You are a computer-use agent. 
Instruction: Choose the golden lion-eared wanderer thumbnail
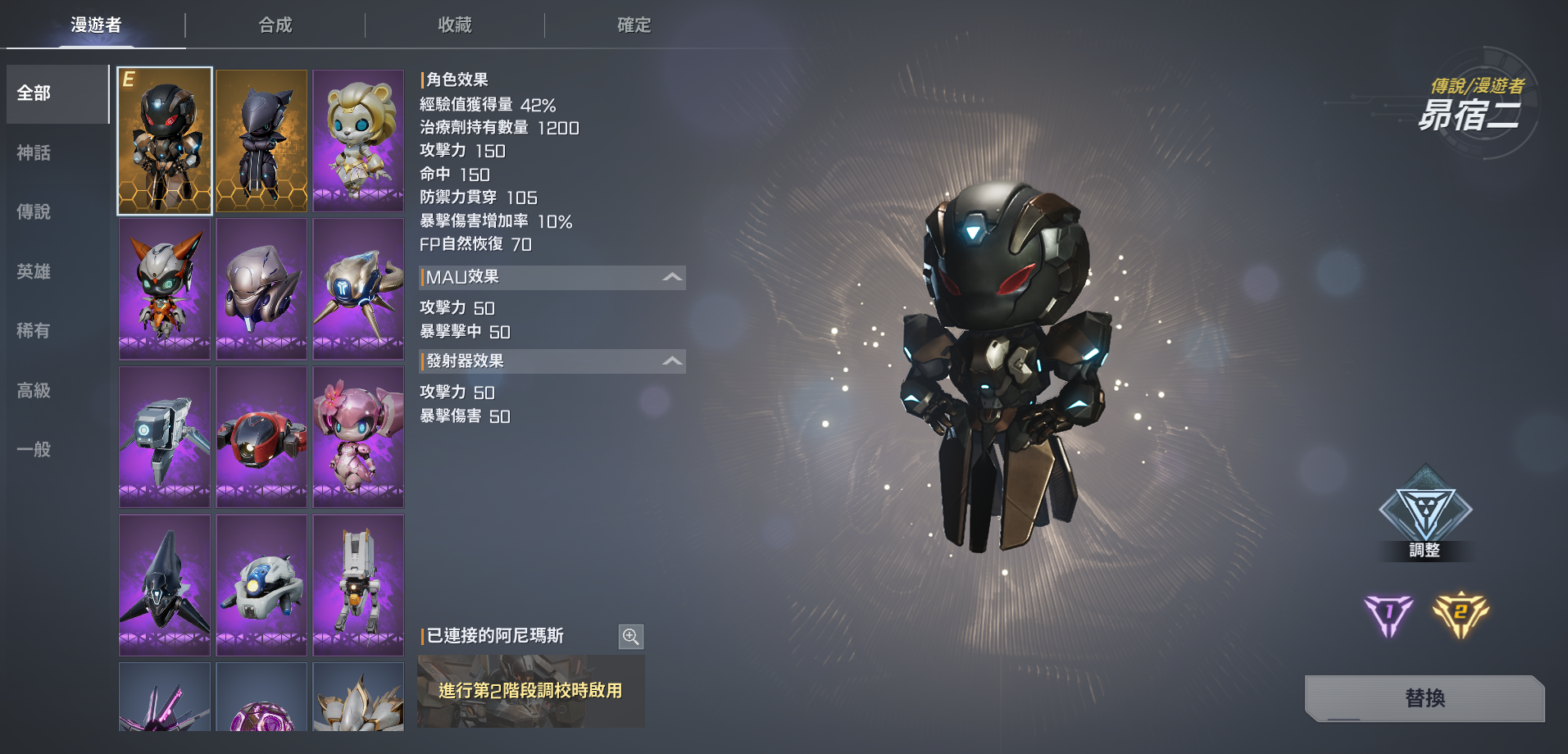point(358,141)
